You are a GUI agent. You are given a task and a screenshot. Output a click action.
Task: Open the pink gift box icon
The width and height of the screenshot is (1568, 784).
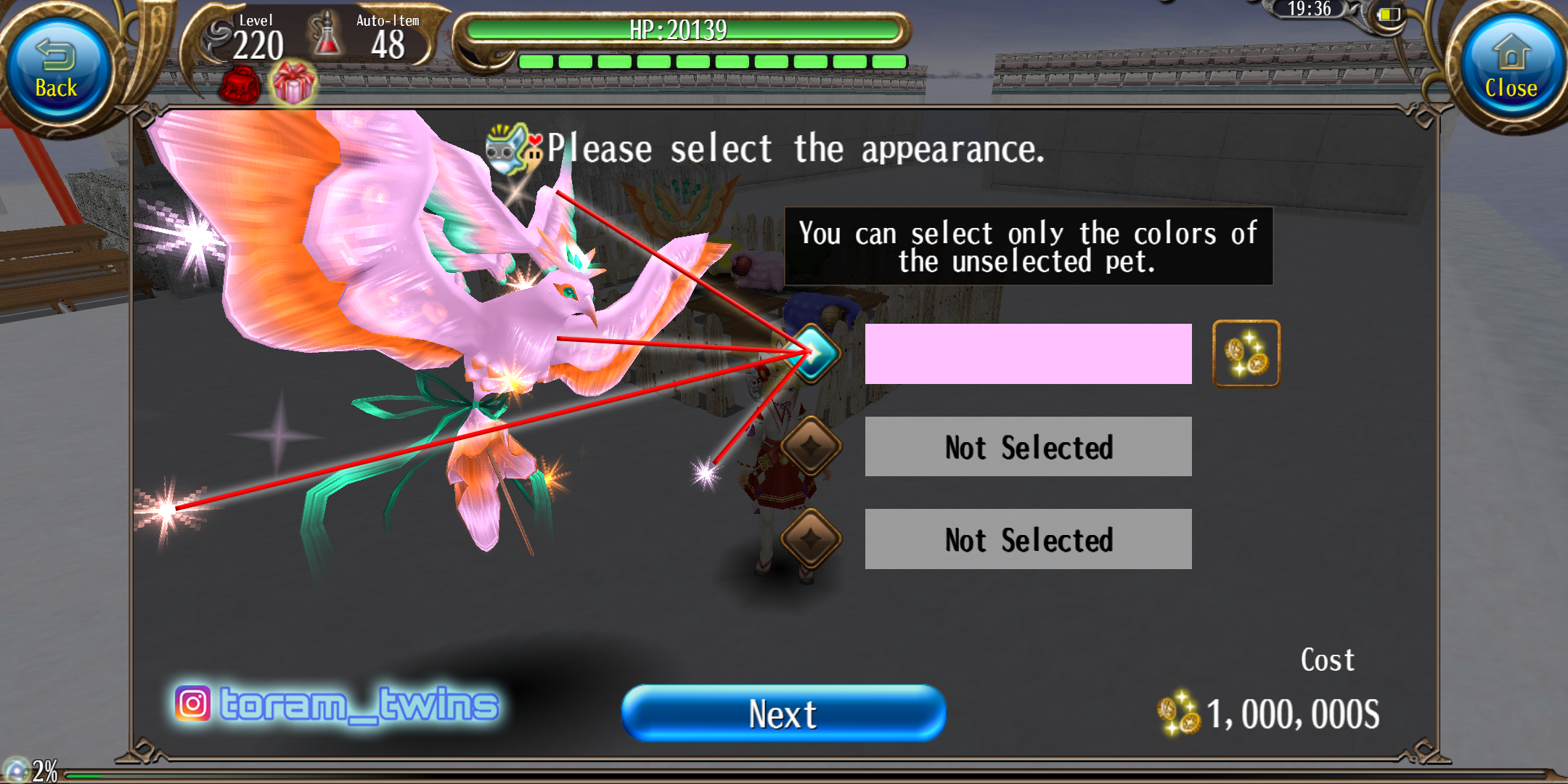click(293, 83)
